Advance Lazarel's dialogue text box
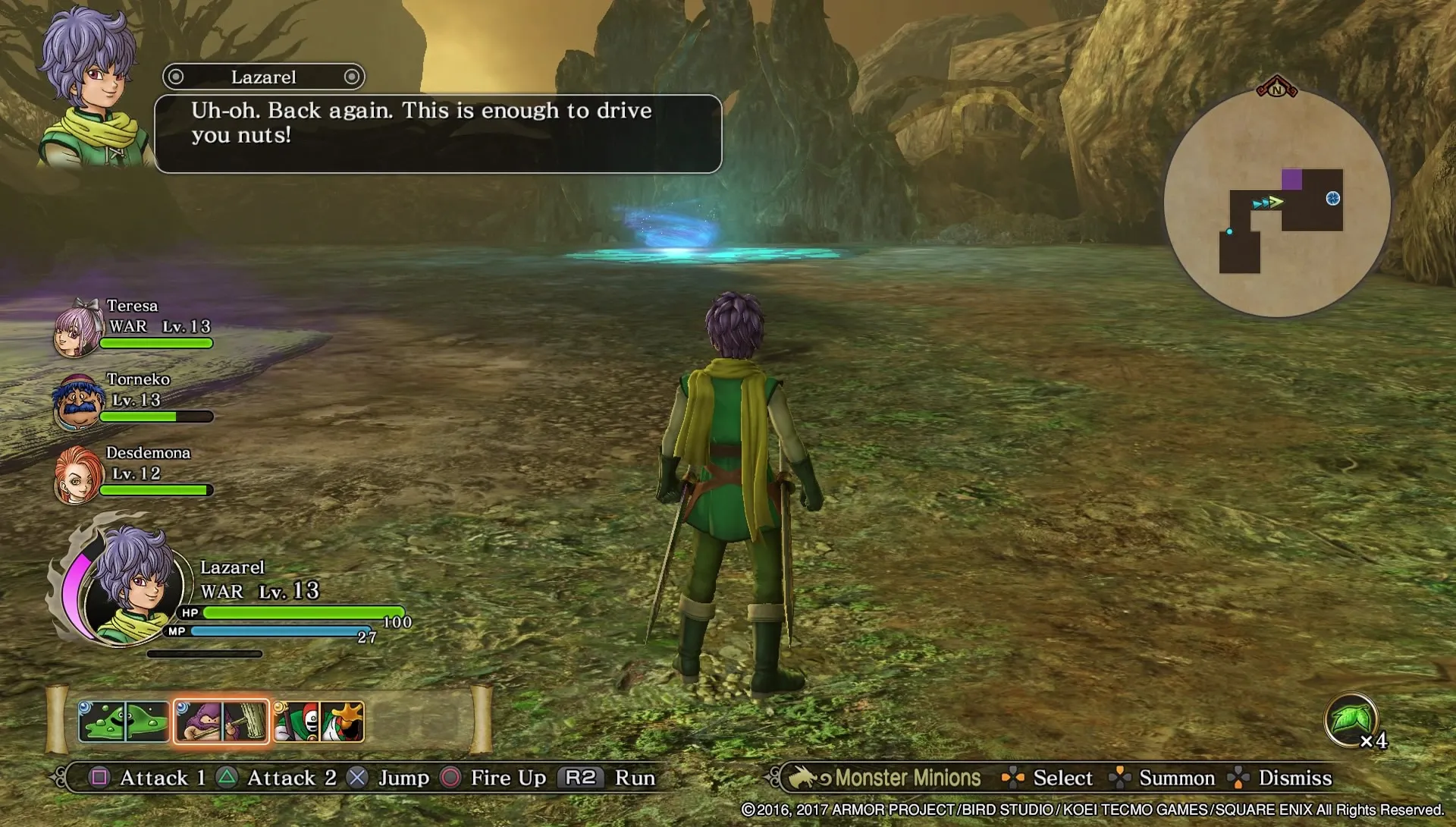Screen dimensions: 1456x827 (x=438, y=134)
